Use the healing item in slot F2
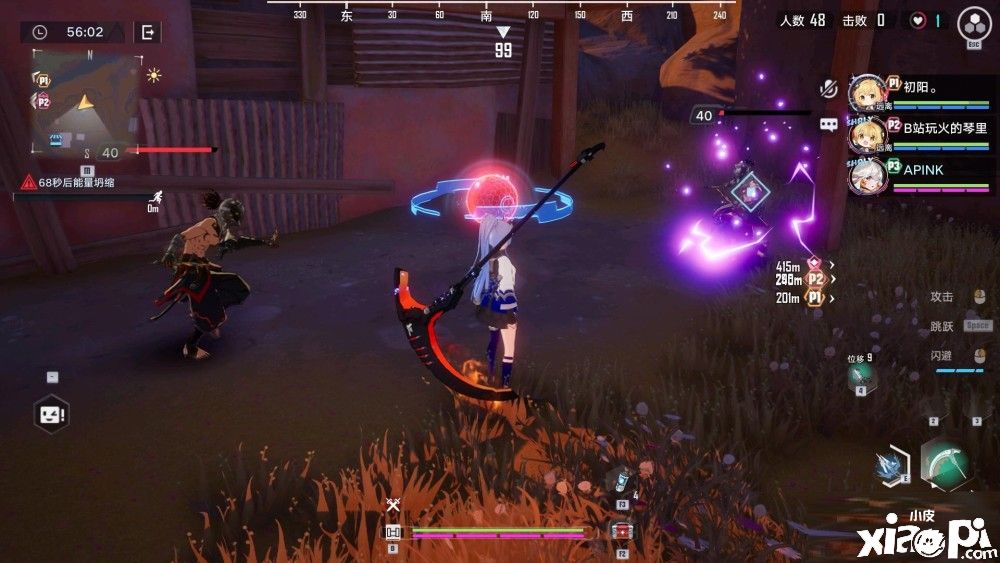 (621, 531)
